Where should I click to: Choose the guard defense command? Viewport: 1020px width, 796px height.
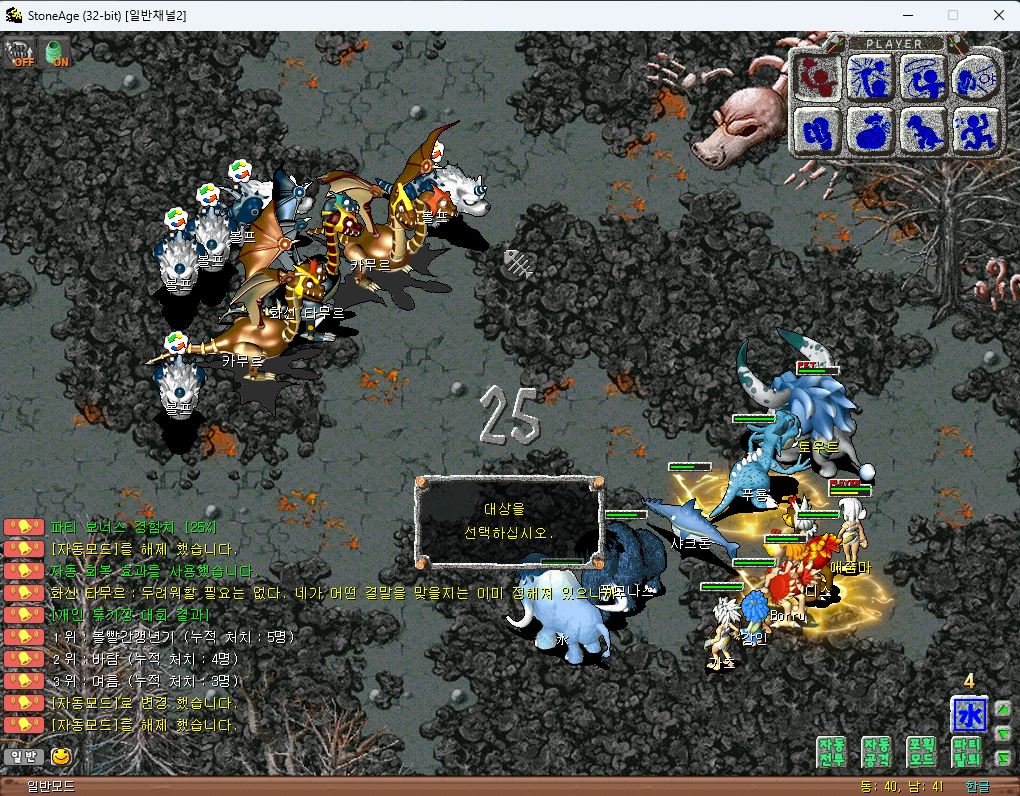pyautogui.click(x=819, y=130)
